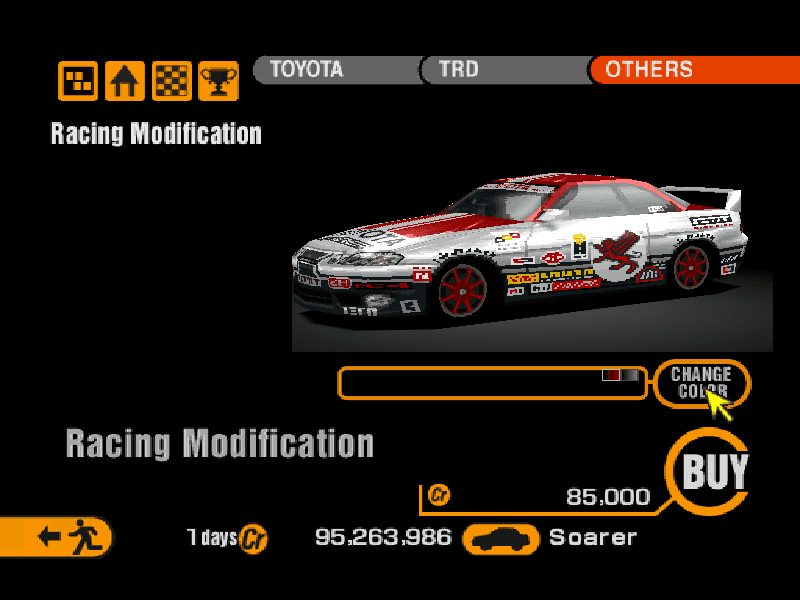This screenshot has height=600, width=800.
Task: Pick the red color swatch
Action: tap(611, 375)
